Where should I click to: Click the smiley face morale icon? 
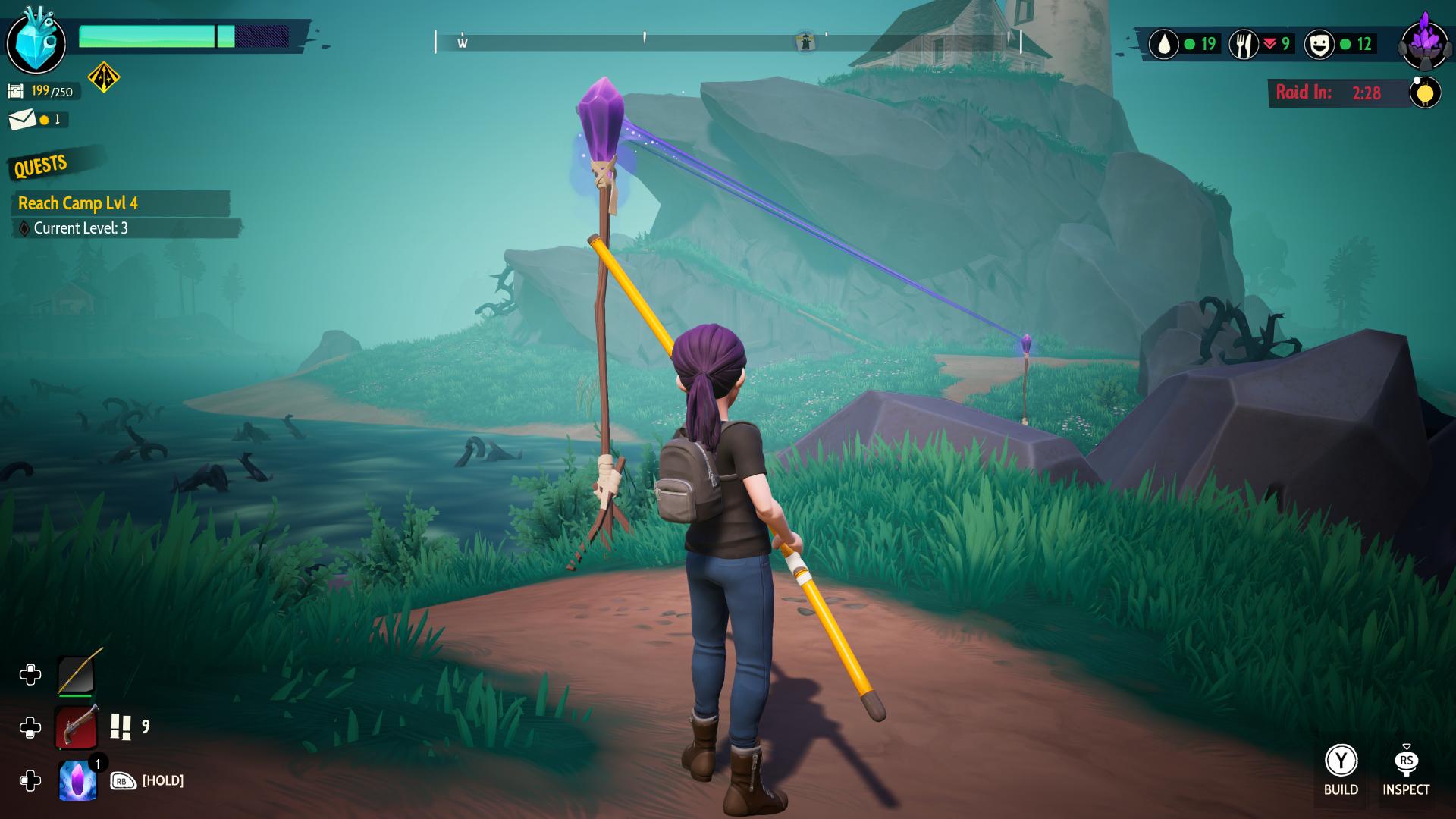tap(1319, 45)
